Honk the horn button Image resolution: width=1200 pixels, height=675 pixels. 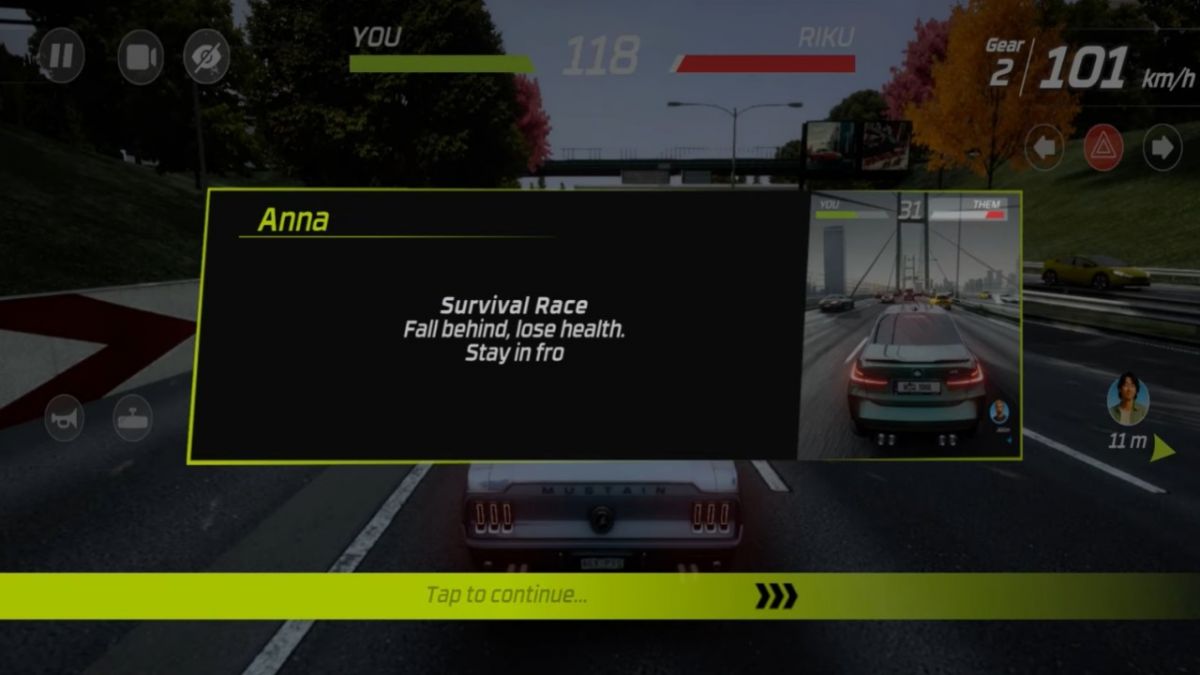[x=65, y=418]
